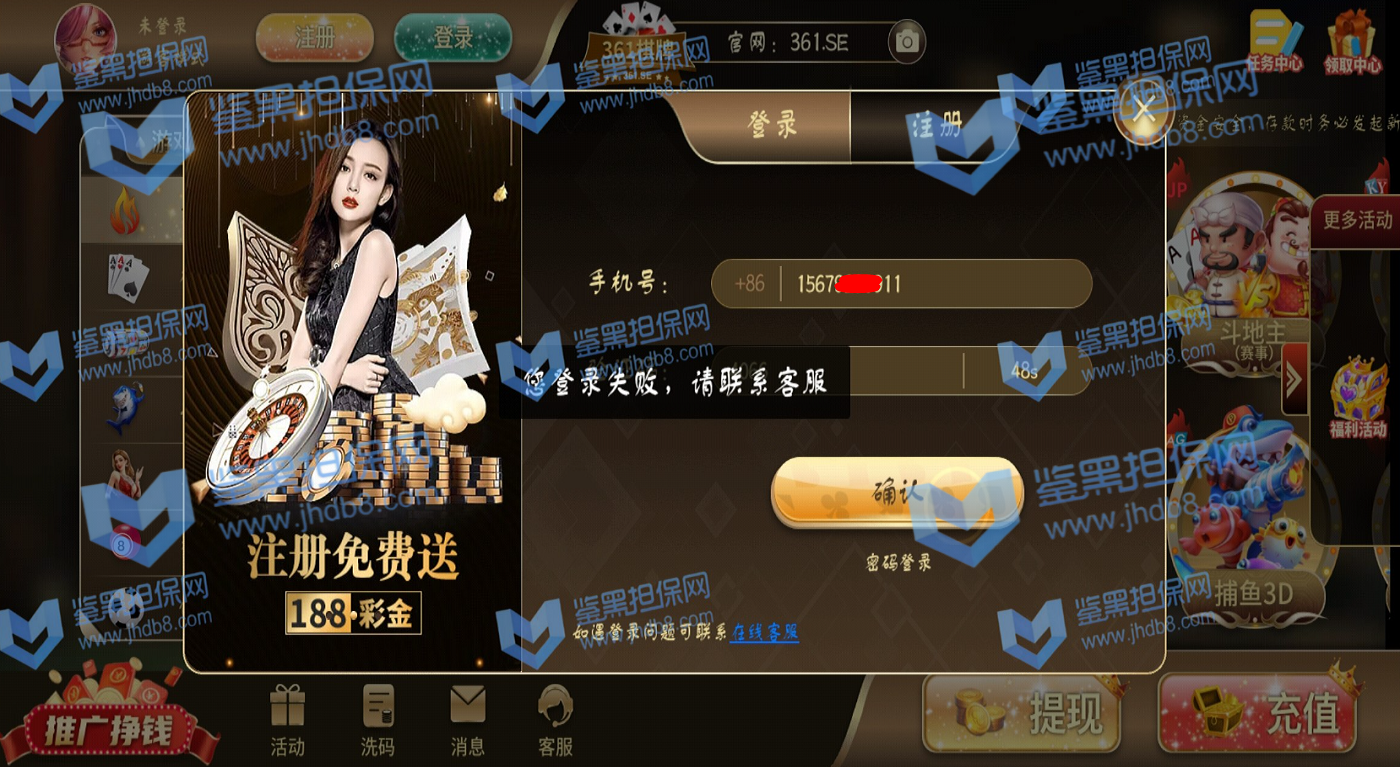The height and width of the screenshot is (767, 1400).
Task: Open the 领取中心 reward center
Action: (x=1351, y=41)
